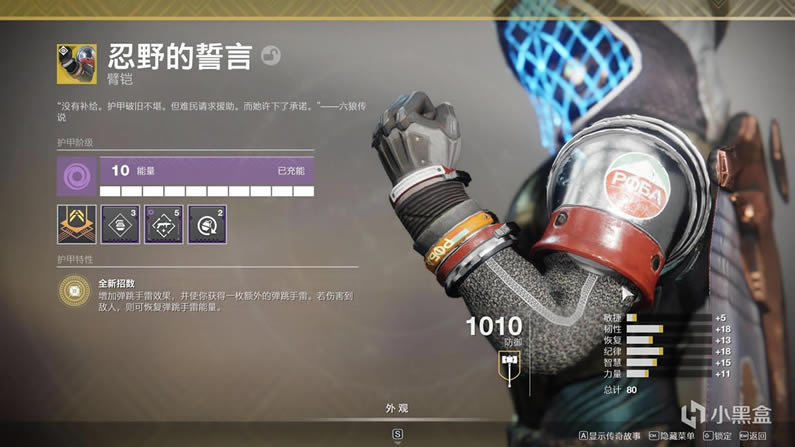Show the exotic lore via 显示传奇故事
795x447 pixels.
click(609, 436)
